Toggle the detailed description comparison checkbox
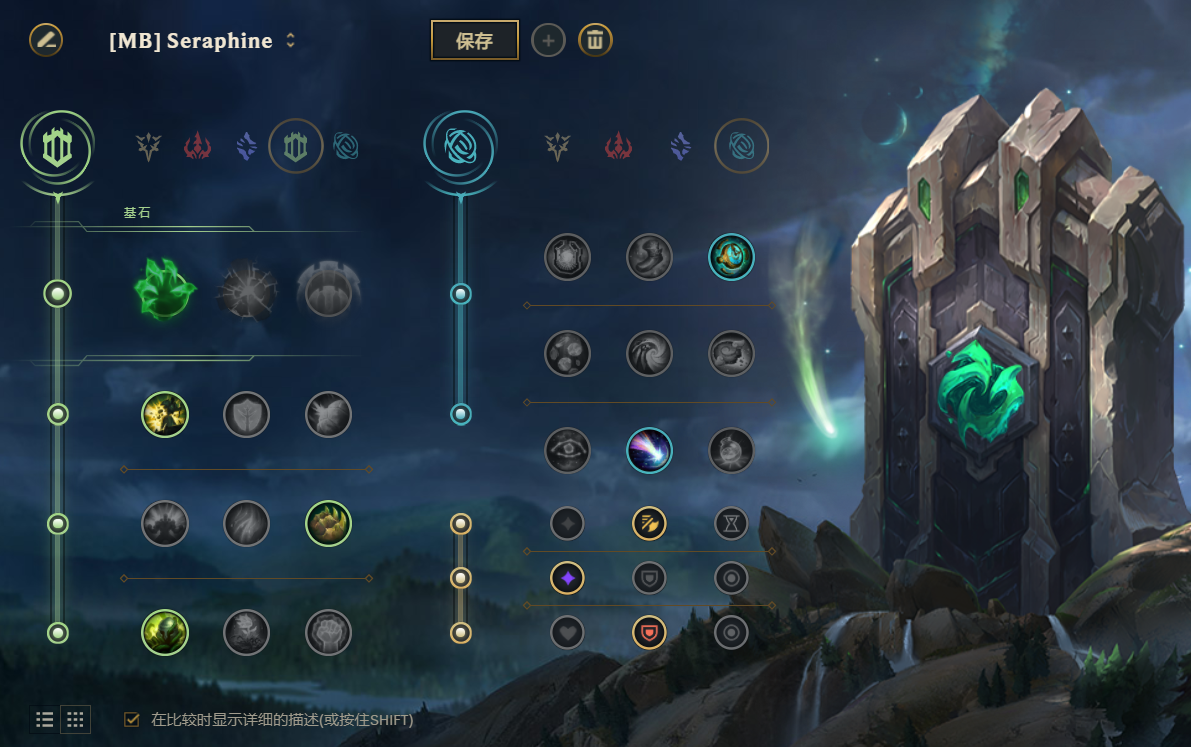Screen dimensions: 1191x747 [x=132, y=719]
